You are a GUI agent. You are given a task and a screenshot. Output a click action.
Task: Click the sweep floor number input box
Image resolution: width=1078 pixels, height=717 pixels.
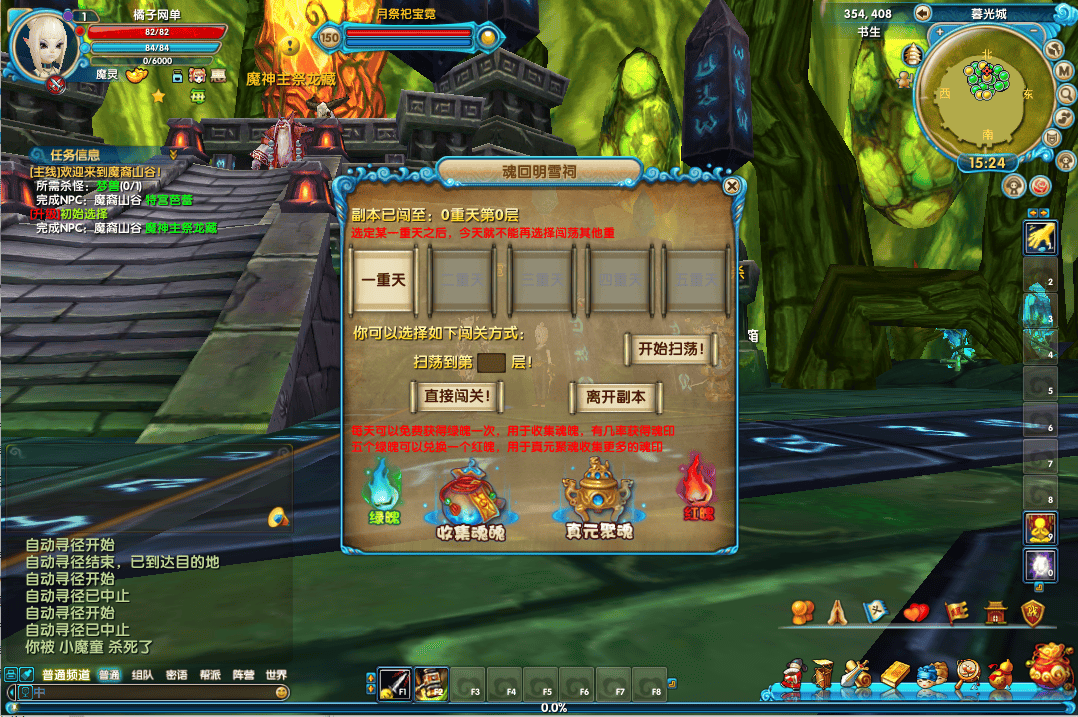coord(491,362)
